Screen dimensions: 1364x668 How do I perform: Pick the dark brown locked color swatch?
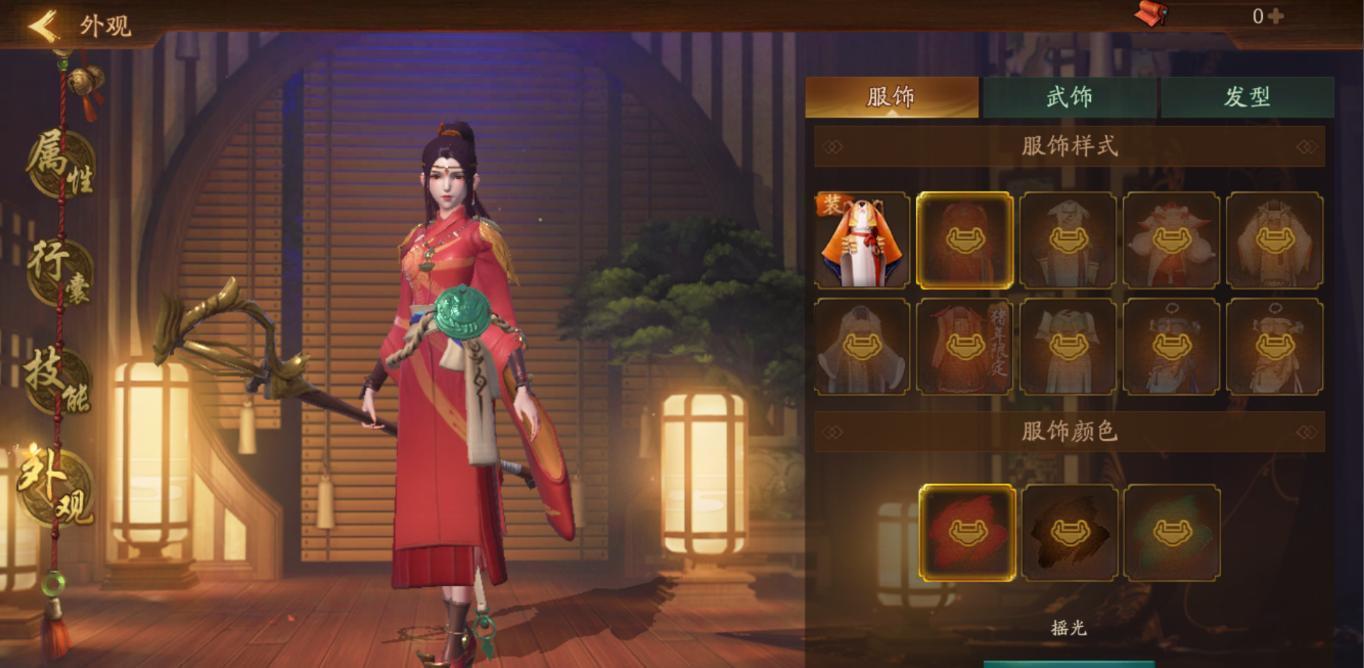pos(1070,532)
